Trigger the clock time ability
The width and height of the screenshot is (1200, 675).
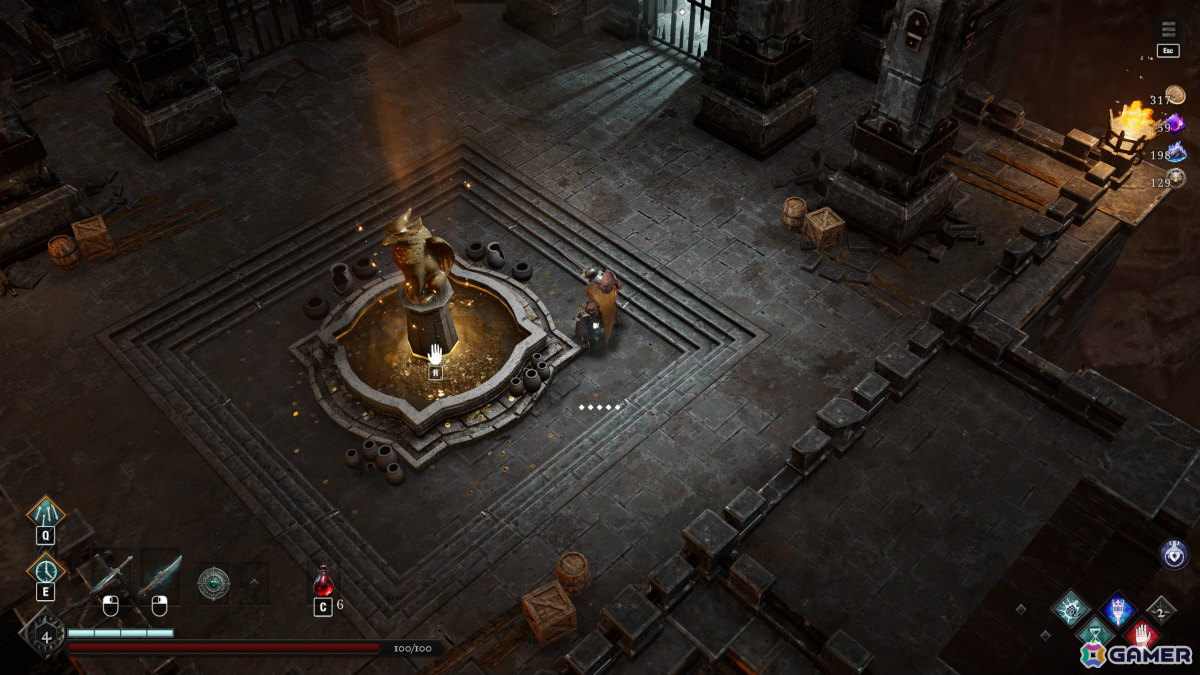pos(46,569)
